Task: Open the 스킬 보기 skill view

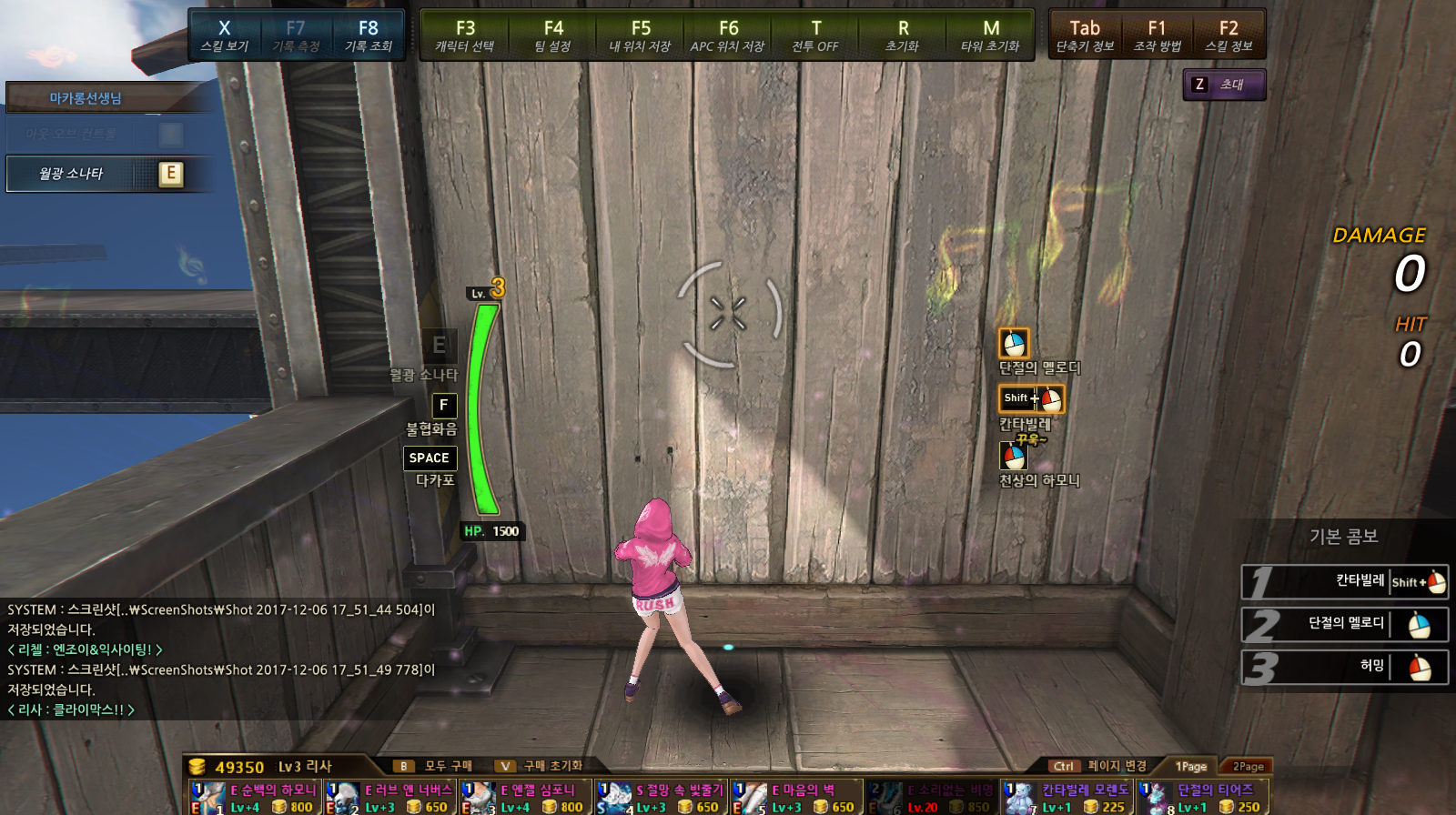Action: tap(224, 35)
